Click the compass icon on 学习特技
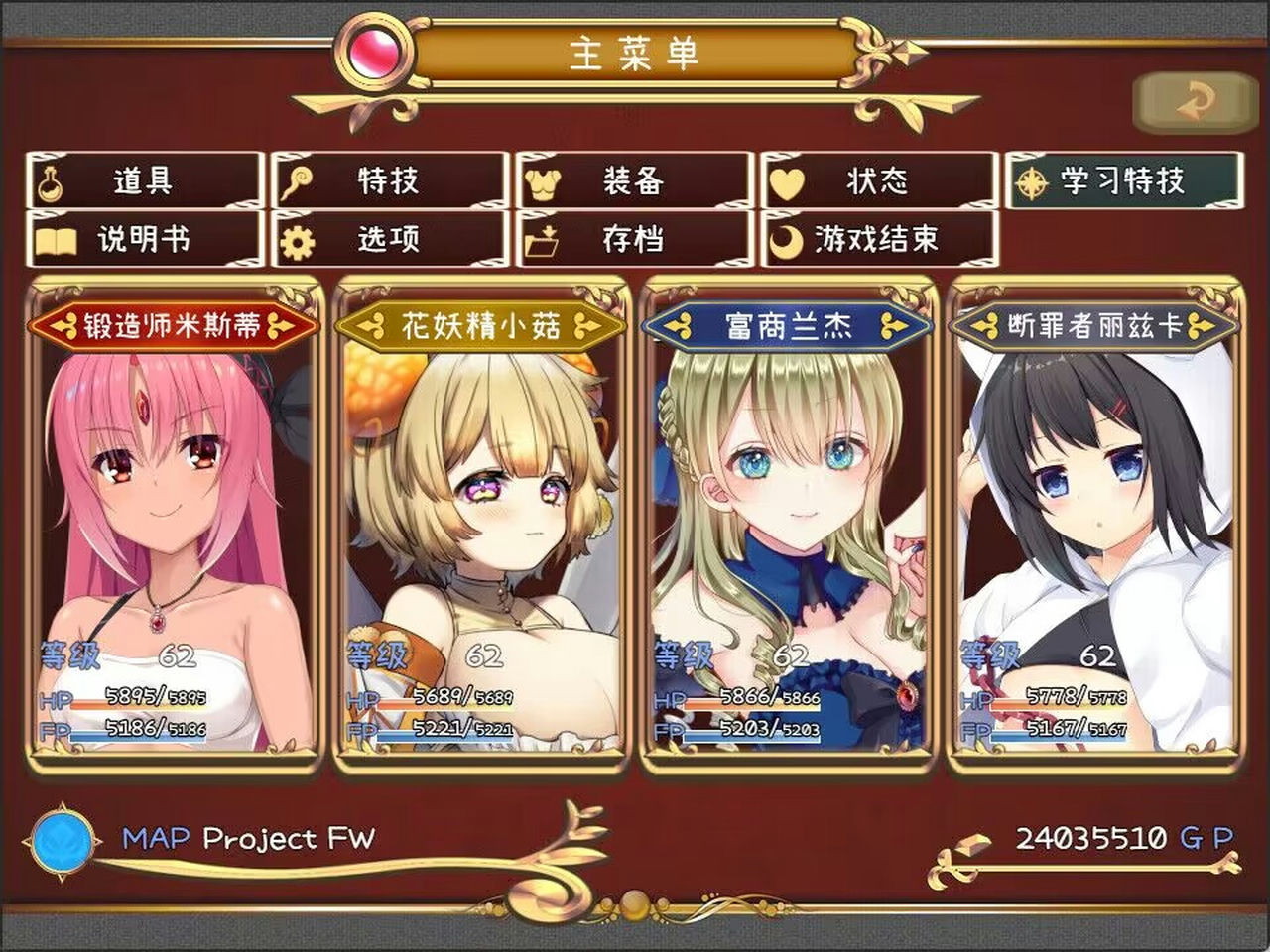1270x952 pixels. coord(1032,182)
